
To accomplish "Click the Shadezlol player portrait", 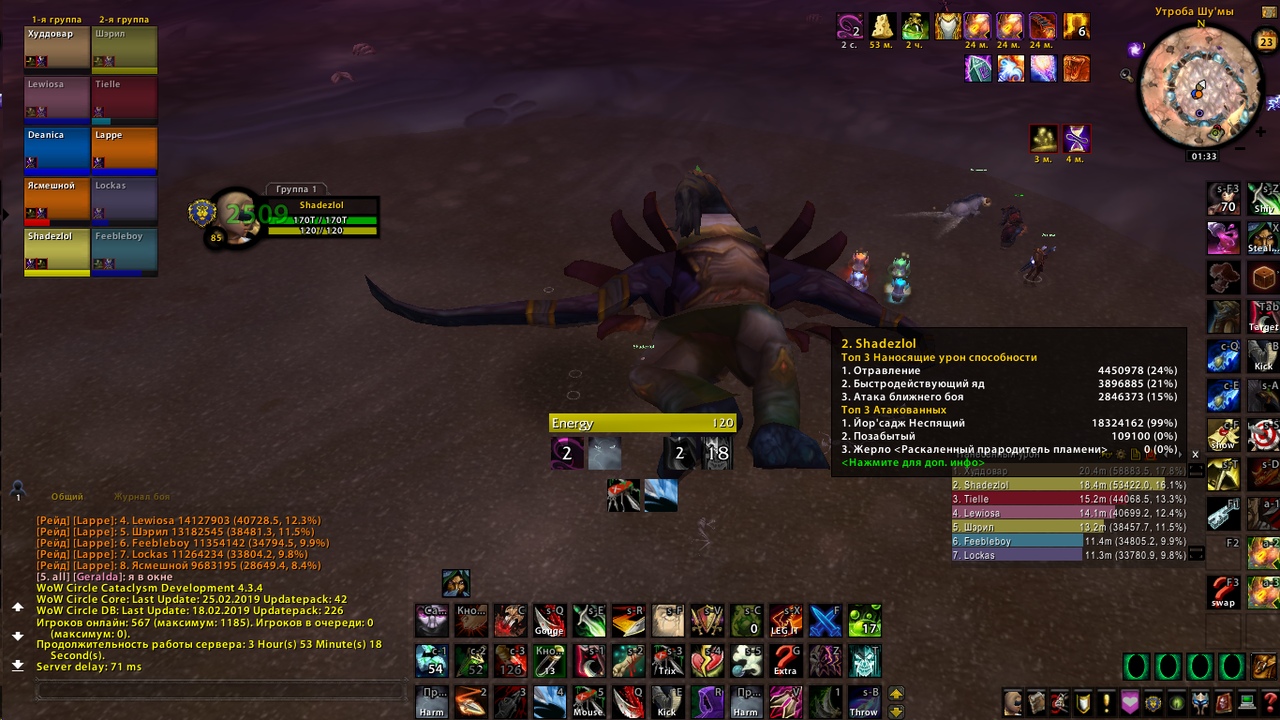I will click(237, 214).
